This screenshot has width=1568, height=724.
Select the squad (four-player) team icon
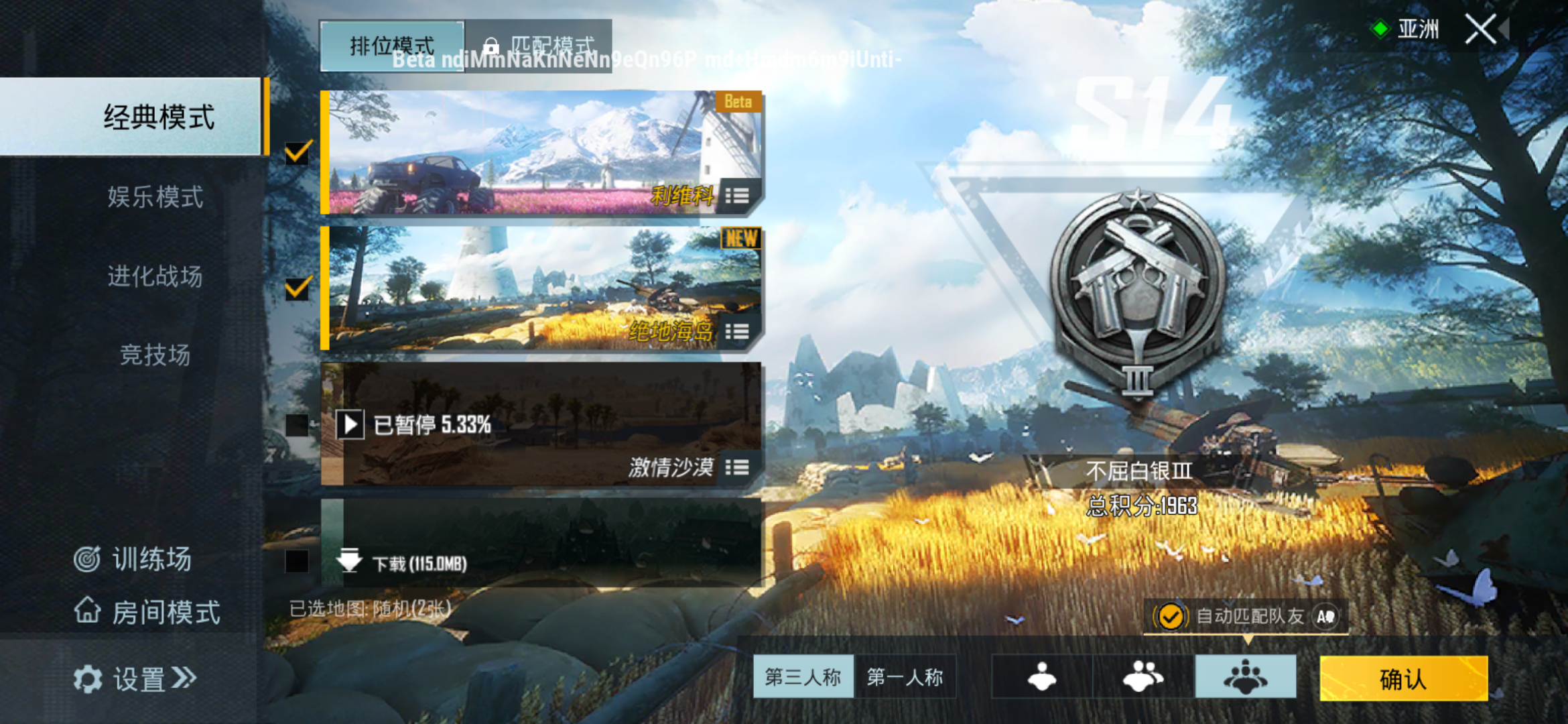pyautogui.click(x=1245, y=677)
